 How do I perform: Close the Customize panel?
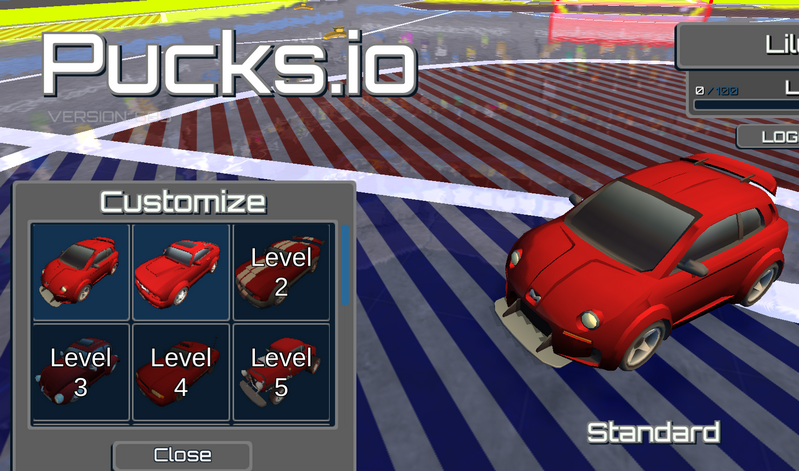tap(182, 455)
